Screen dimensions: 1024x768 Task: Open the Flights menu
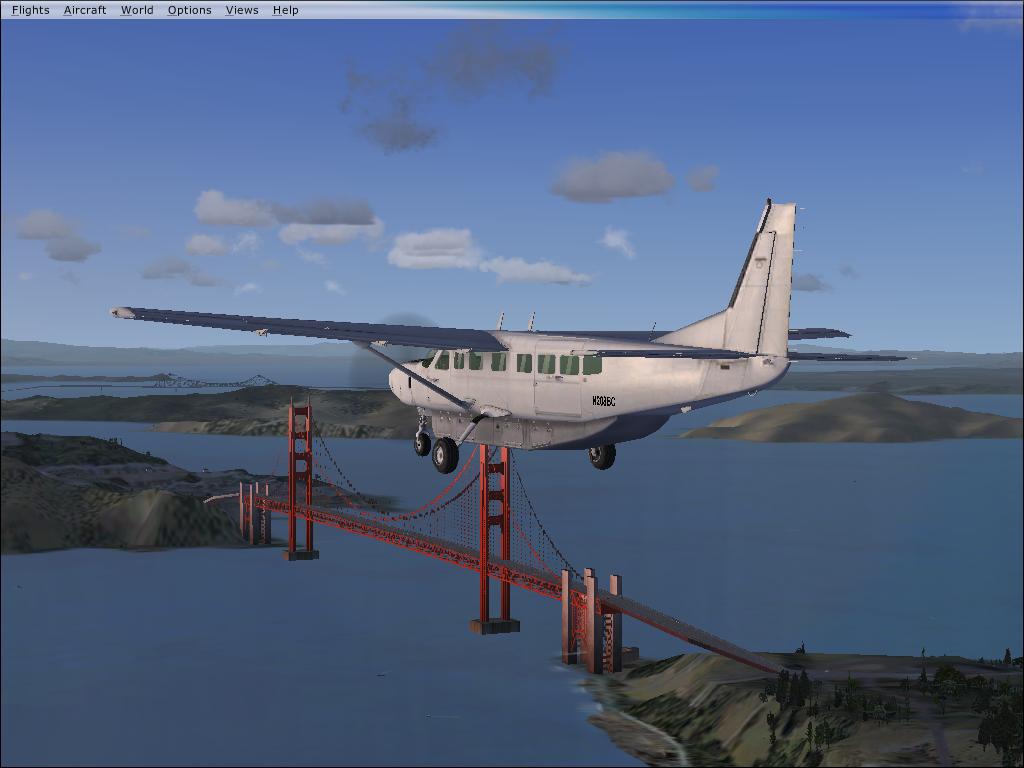30,10
